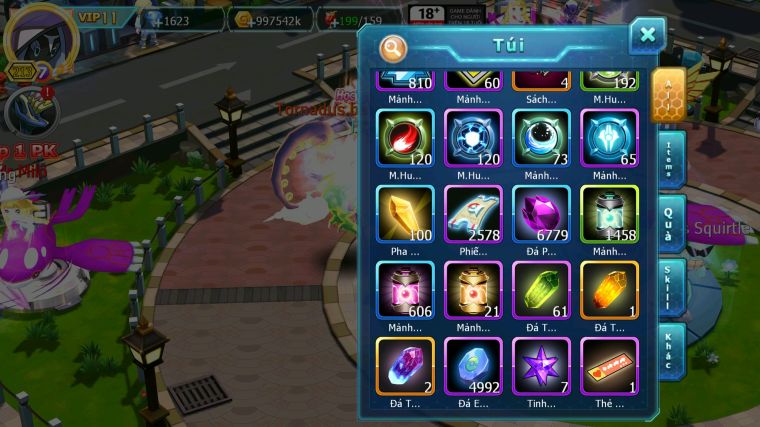
Task: Select the pink canister item with 606
Action: [x=405, y=290]
